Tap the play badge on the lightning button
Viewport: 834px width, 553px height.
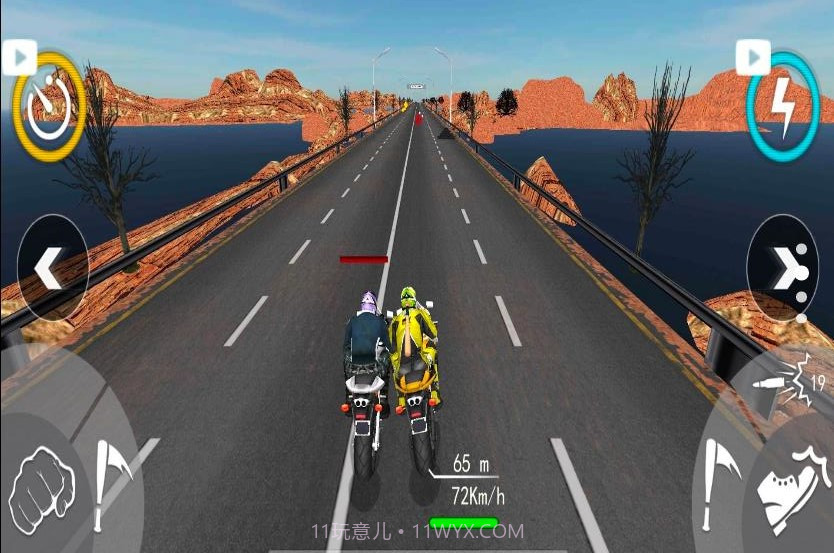753,56
